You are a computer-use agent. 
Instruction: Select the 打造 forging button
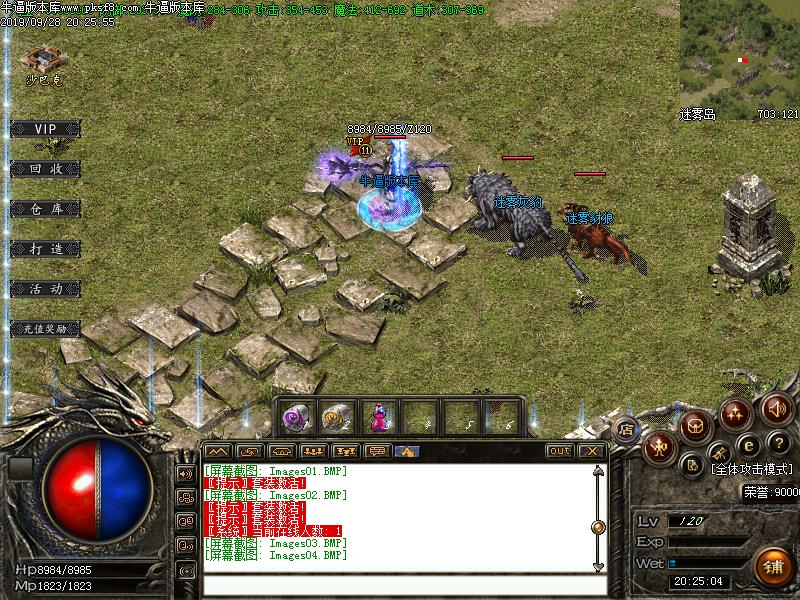pyautogui.click(x=45, y=248)
